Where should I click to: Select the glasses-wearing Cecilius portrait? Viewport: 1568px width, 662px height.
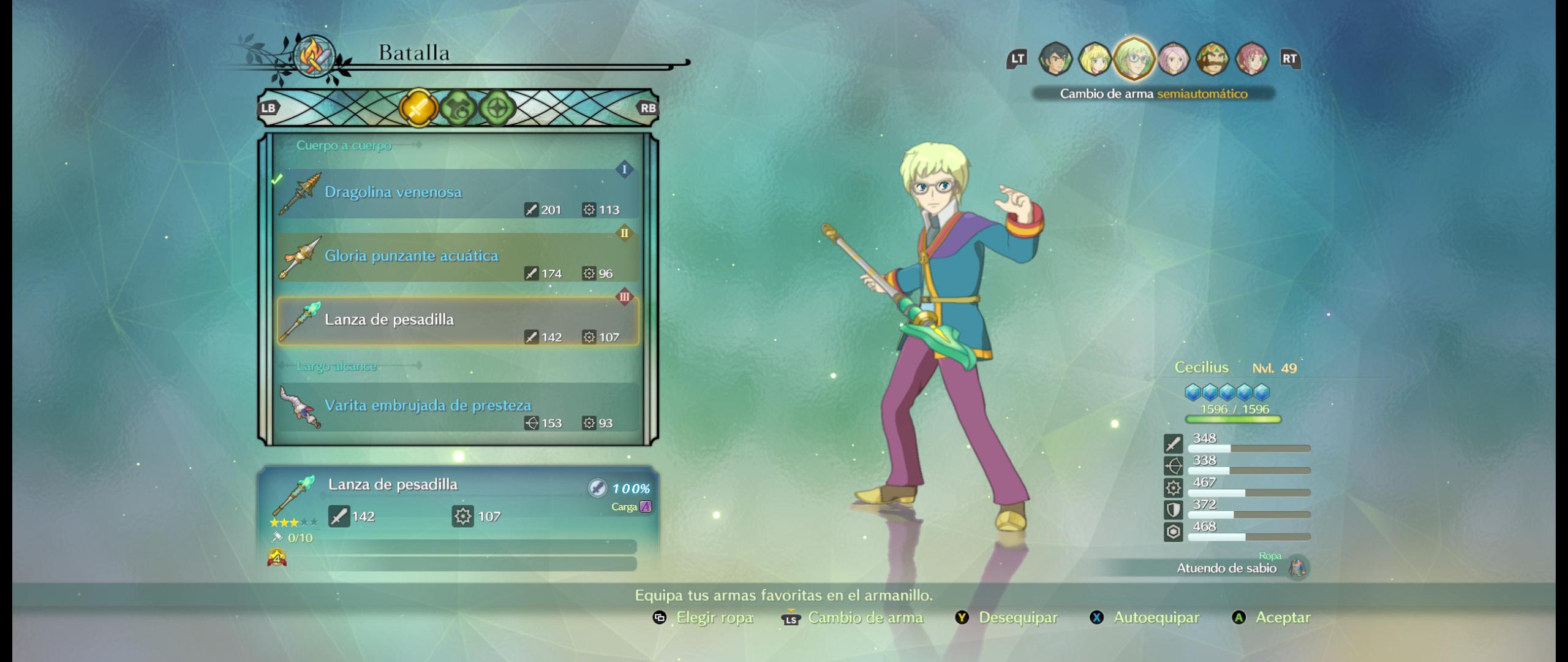(x=1134, y=59)
